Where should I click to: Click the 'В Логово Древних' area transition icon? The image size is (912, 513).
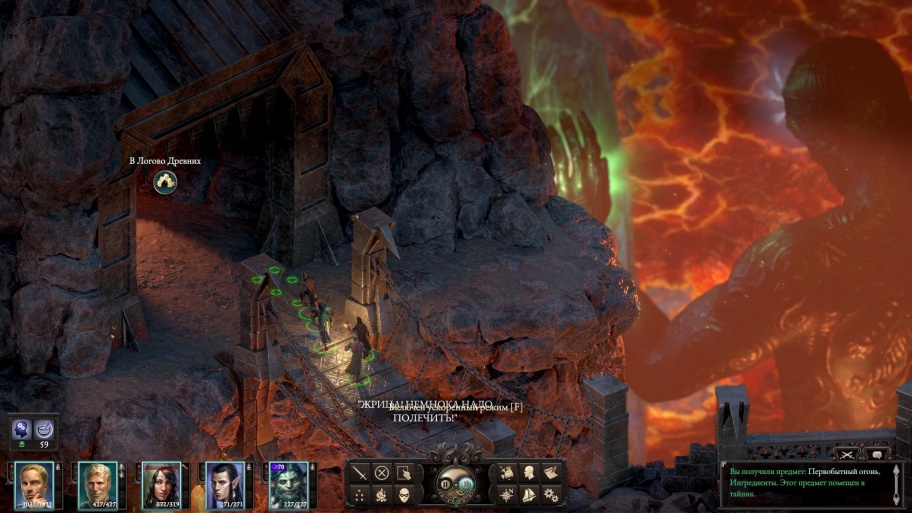(165, 182)
